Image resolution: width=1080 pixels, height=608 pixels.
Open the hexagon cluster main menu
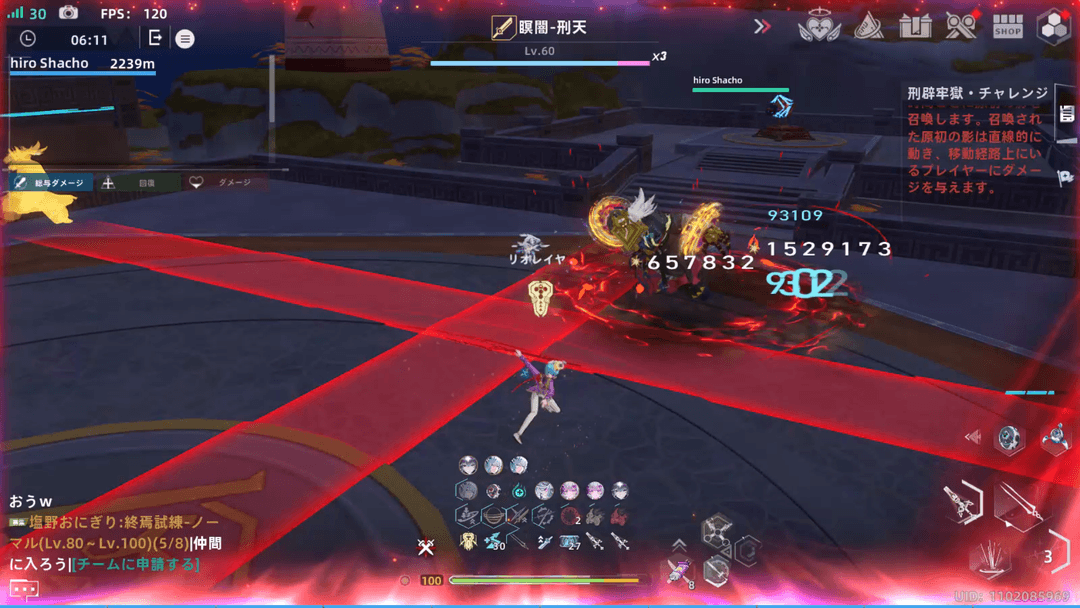click(1054, 27)
